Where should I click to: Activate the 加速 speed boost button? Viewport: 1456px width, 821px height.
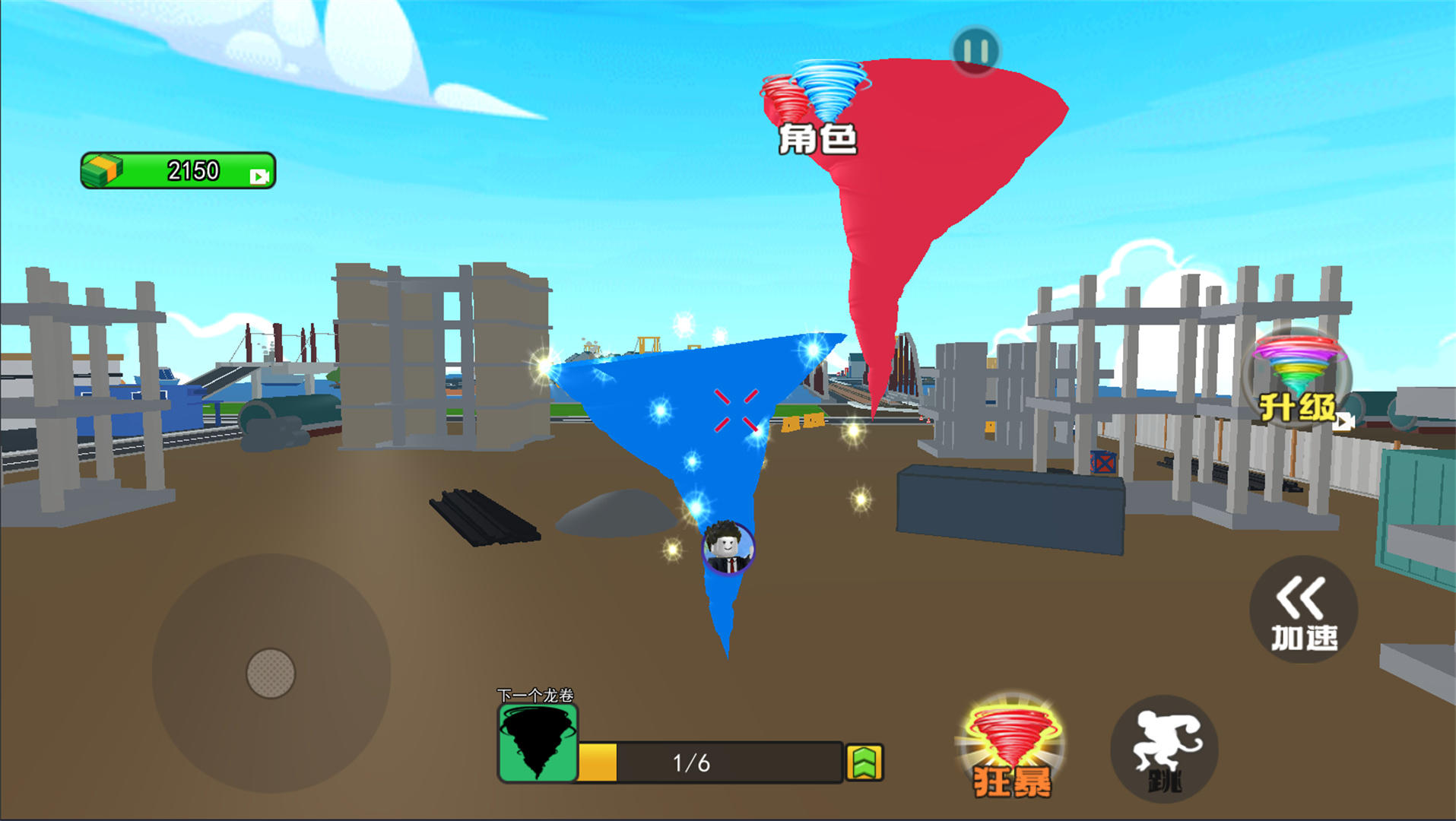tap(1304, 610)
